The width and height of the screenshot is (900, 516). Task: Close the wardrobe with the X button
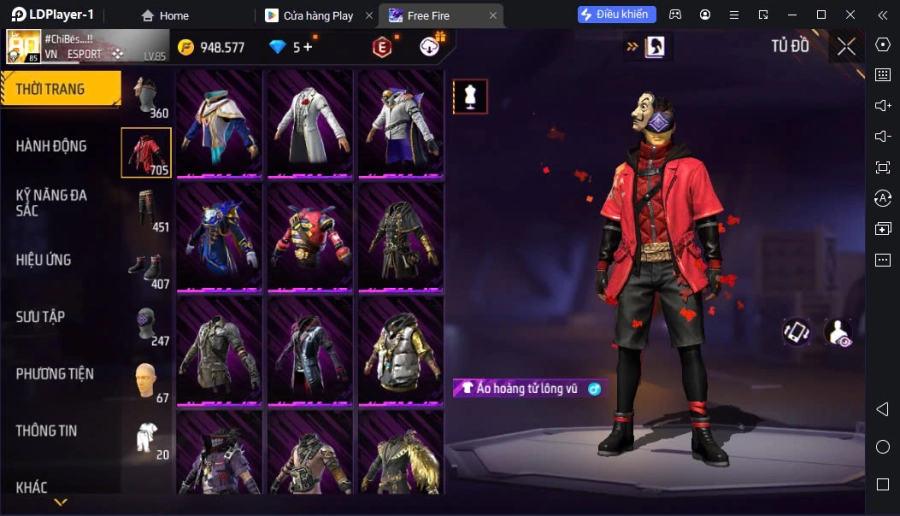(846, 46)
